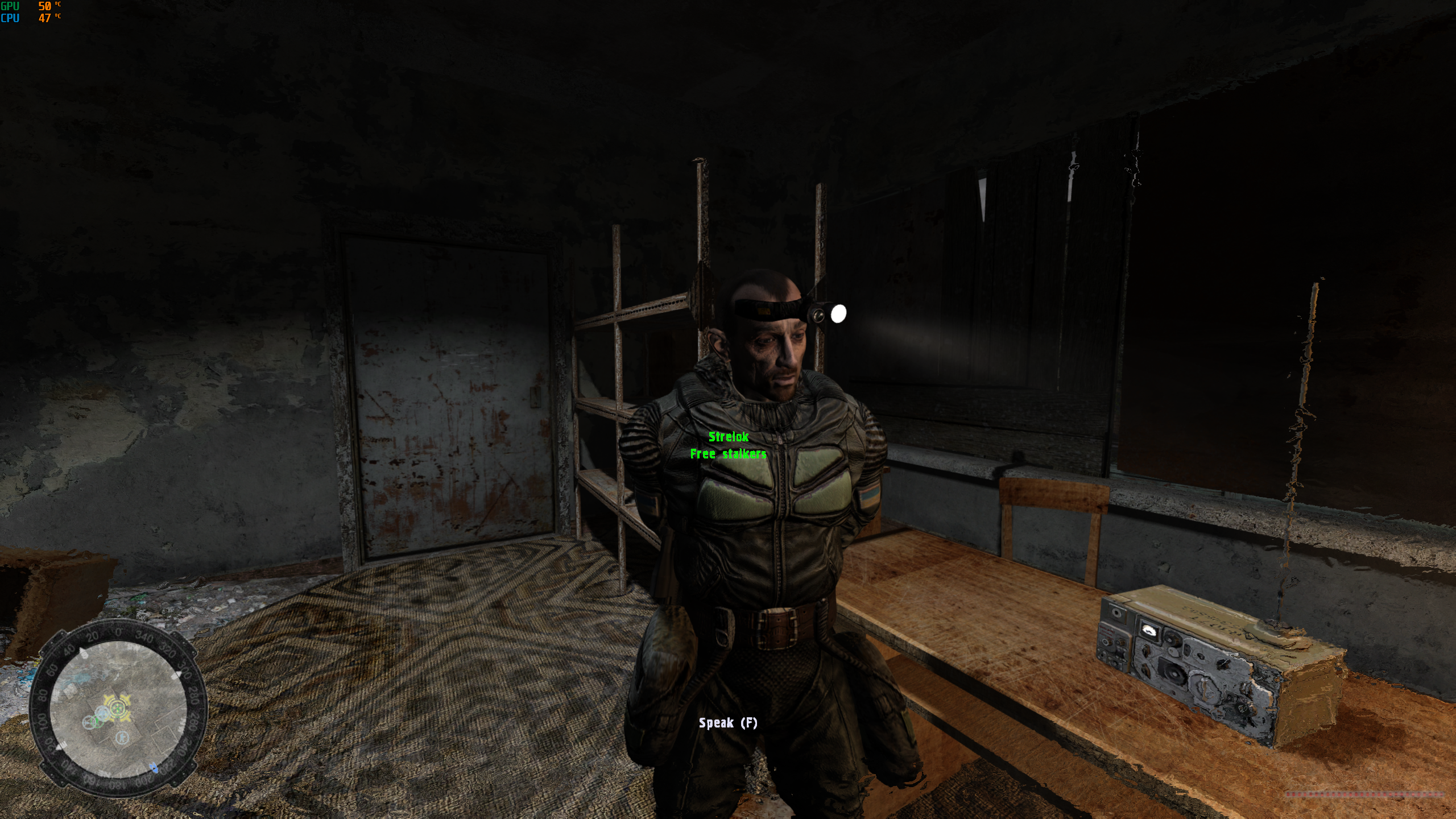Select the Strelok name label
This screenshot has height=819, width=1456.
[729, 437]
